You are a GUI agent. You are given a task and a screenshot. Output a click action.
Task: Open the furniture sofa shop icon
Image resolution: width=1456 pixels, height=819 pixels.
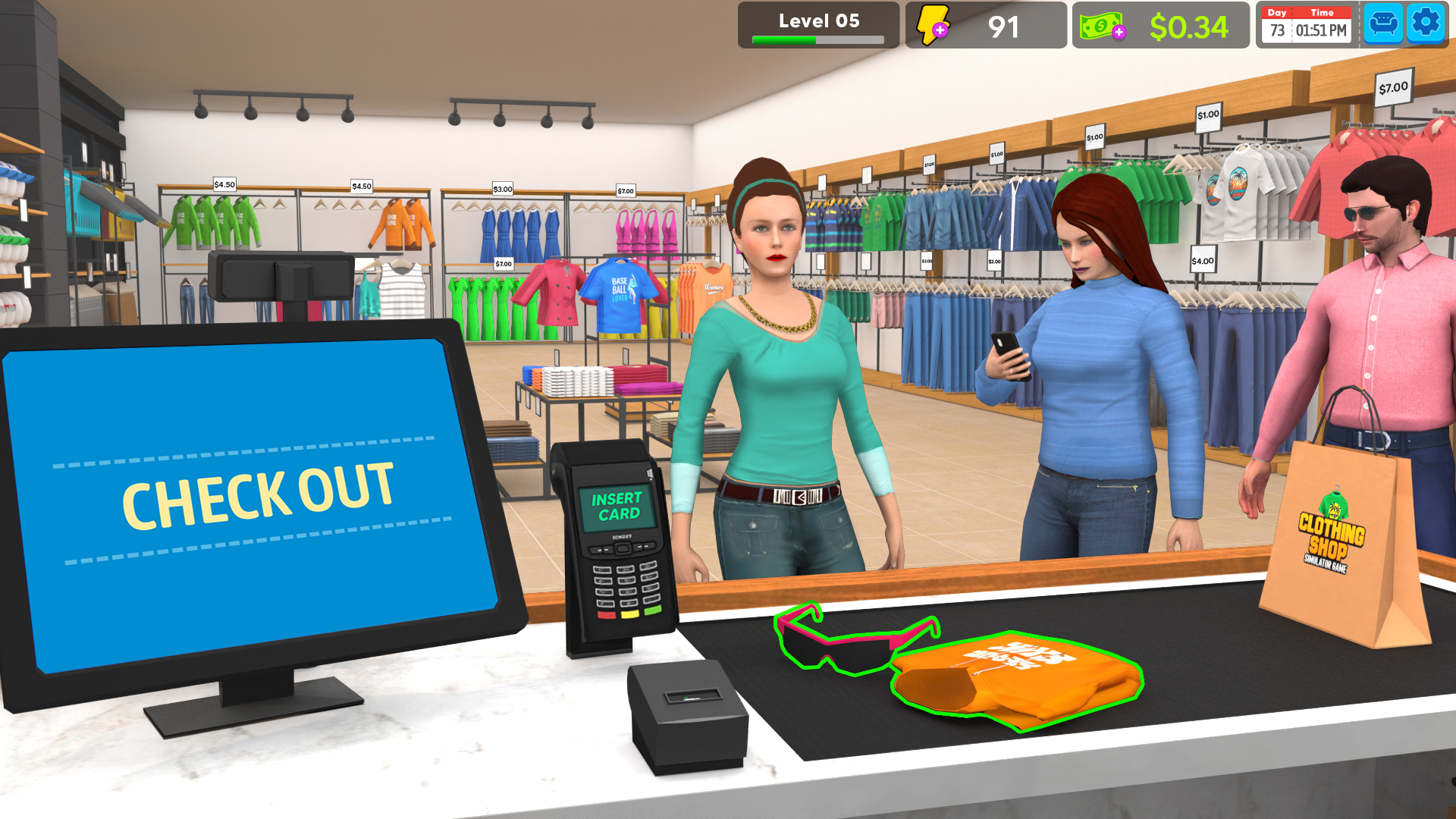(x=1383, y=23)
